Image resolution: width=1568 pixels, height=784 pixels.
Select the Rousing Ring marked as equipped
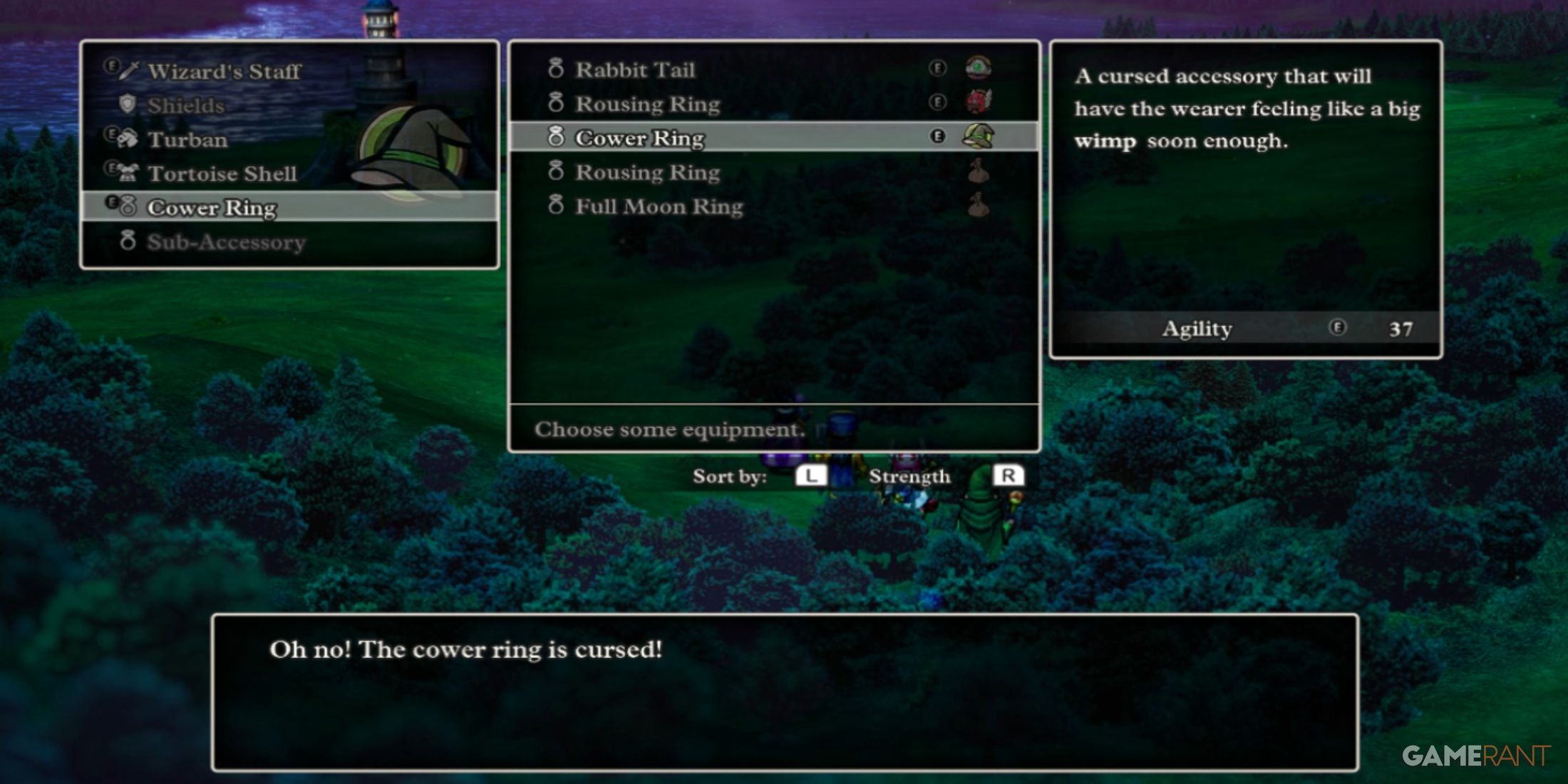pyautogui.click(x=647, y=104)
